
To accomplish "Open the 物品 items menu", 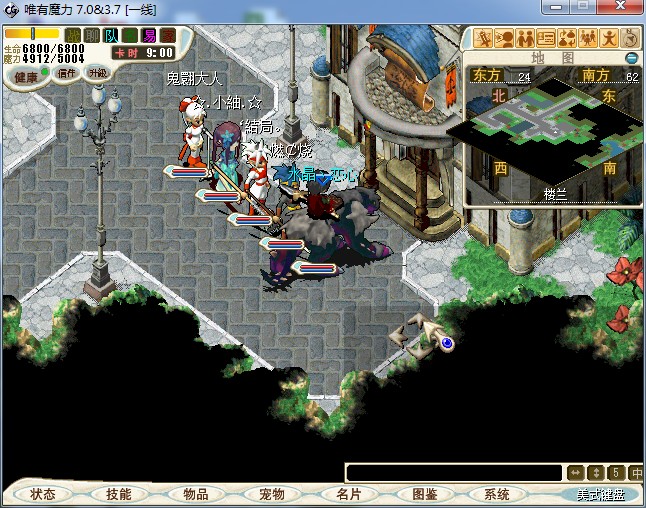I will pyautogui.click(x=196, y=494).
